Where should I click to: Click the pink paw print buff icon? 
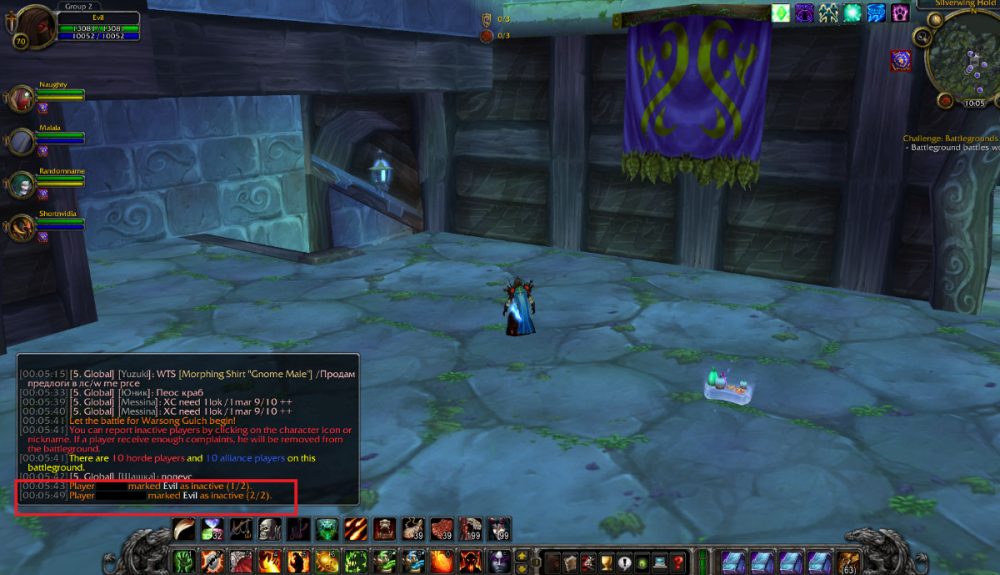coord(900,13)
